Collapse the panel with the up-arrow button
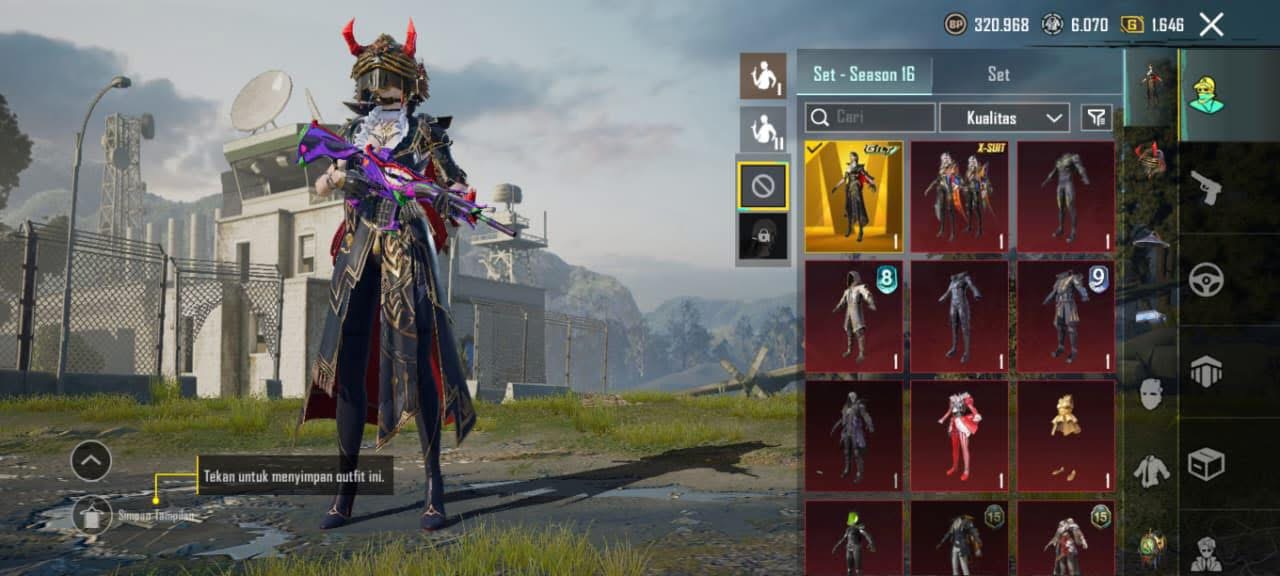Viewport: 1280px width, 576px height. tap(91, 460)
